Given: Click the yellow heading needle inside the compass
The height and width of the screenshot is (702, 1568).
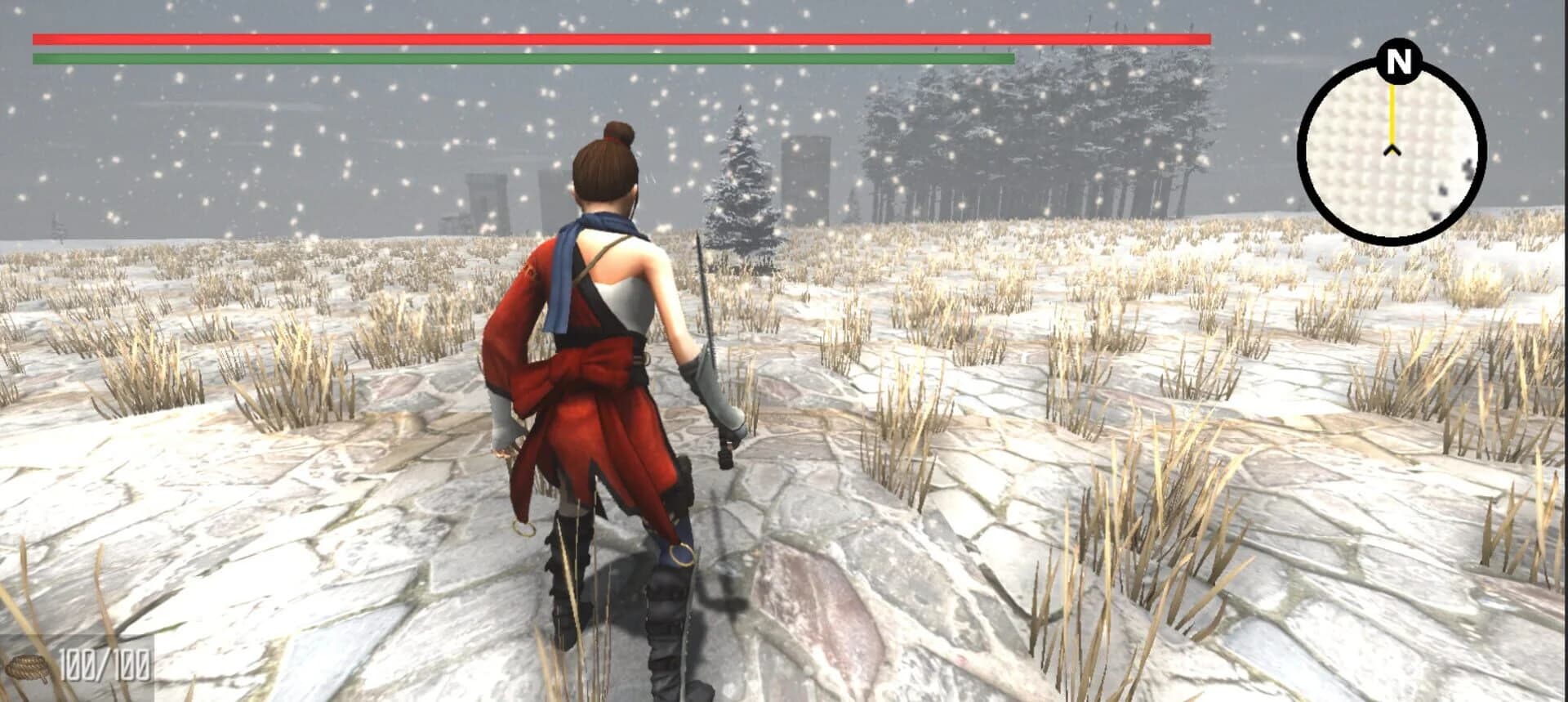Looking at the screenshot, I should (1393, 114).
